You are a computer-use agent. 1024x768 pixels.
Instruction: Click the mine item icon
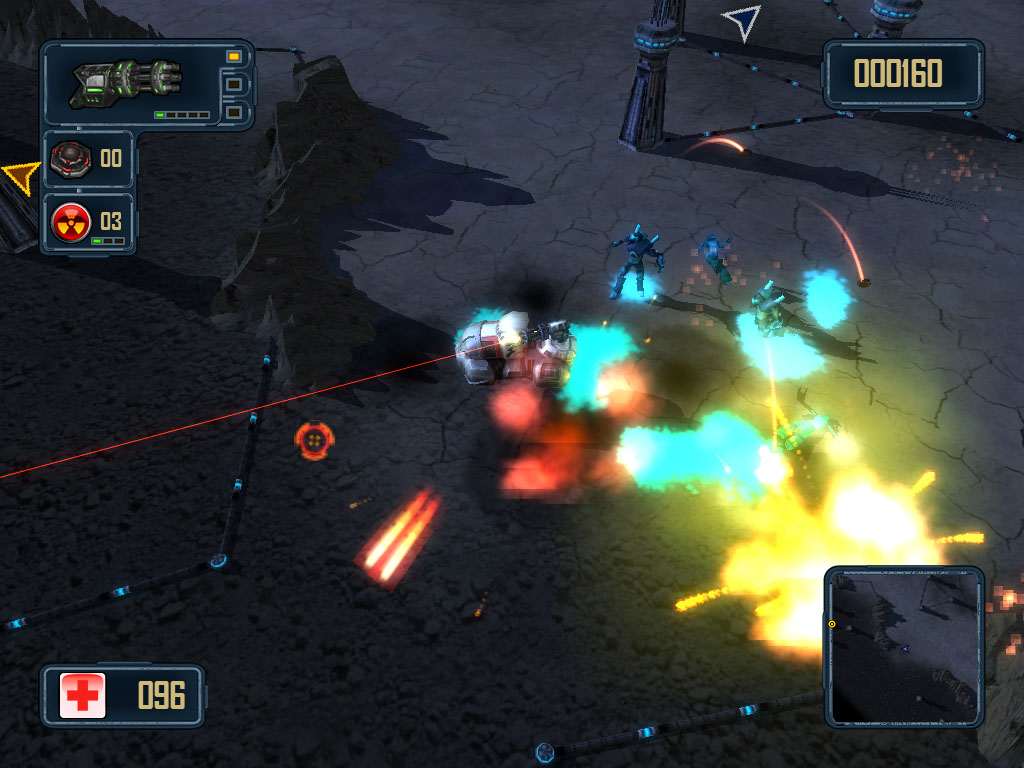click(71, 158)
